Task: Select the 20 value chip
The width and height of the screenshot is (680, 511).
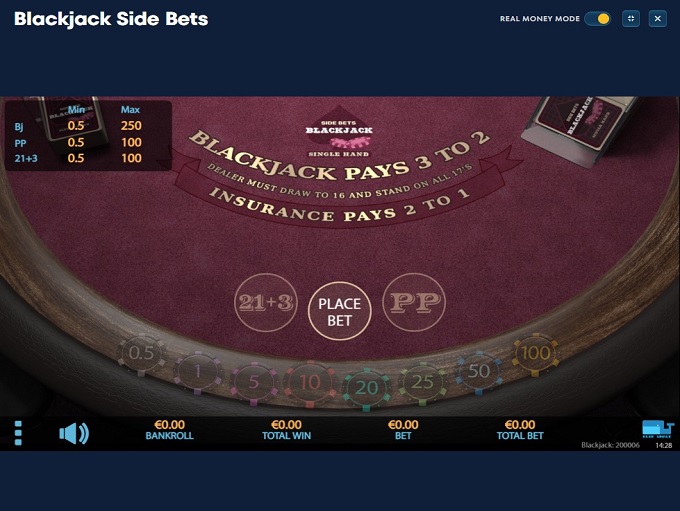Action: pyautogui.click(x=367, y=384)
